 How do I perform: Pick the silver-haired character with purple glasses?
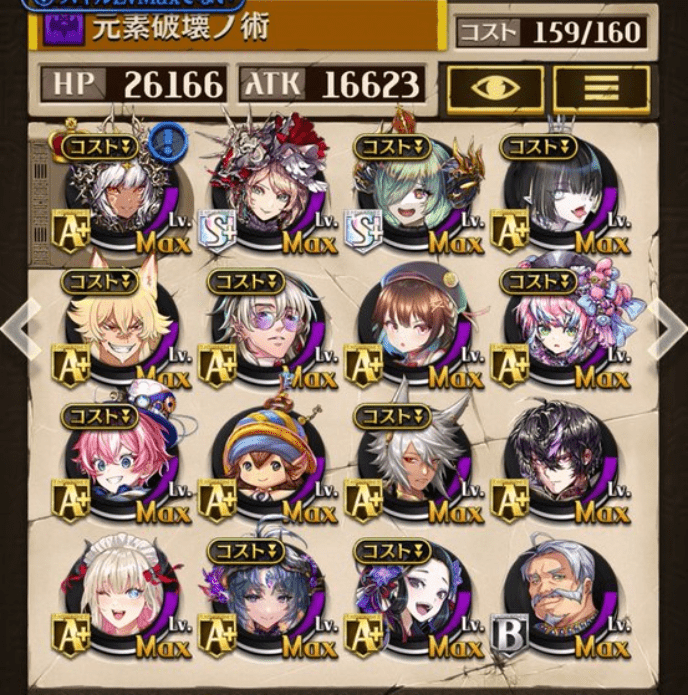pyautogui.click(x=265, y=326)
